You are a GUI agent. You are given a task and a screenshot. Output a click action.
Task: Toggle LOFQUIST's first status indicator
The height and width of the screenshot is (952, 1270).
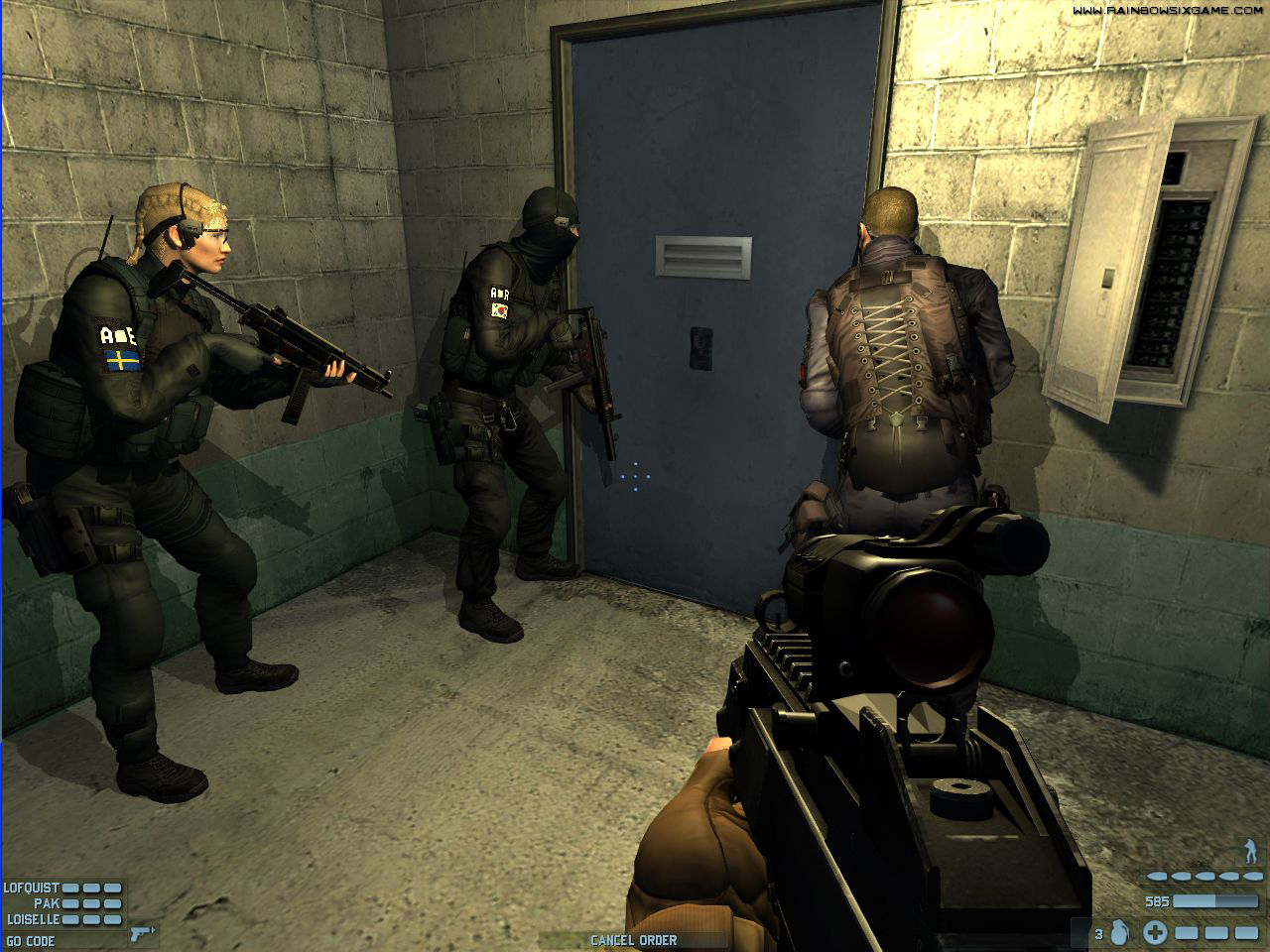pyautogui.click(x=69, y=888)
